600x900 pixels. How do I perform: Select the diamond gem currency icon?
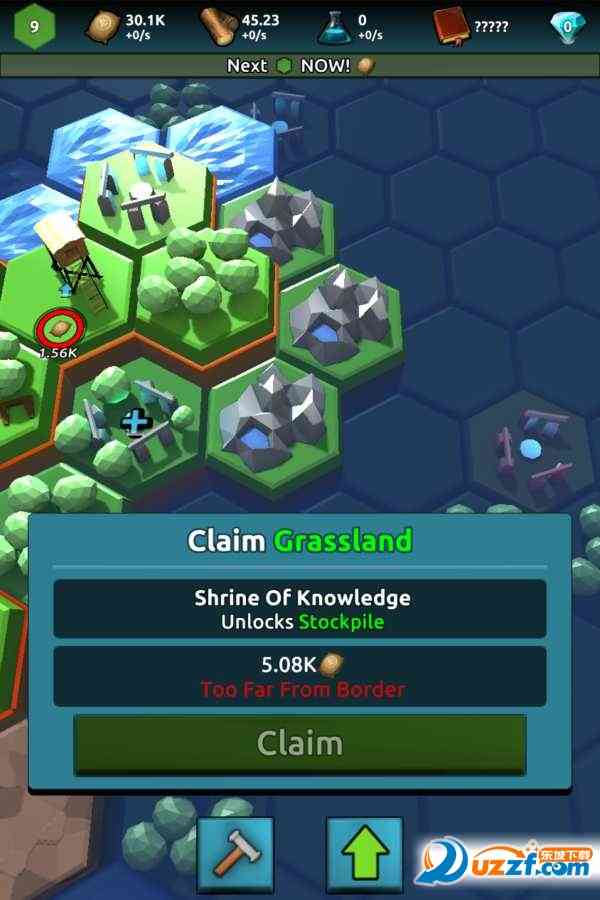(x=567, y=27)
